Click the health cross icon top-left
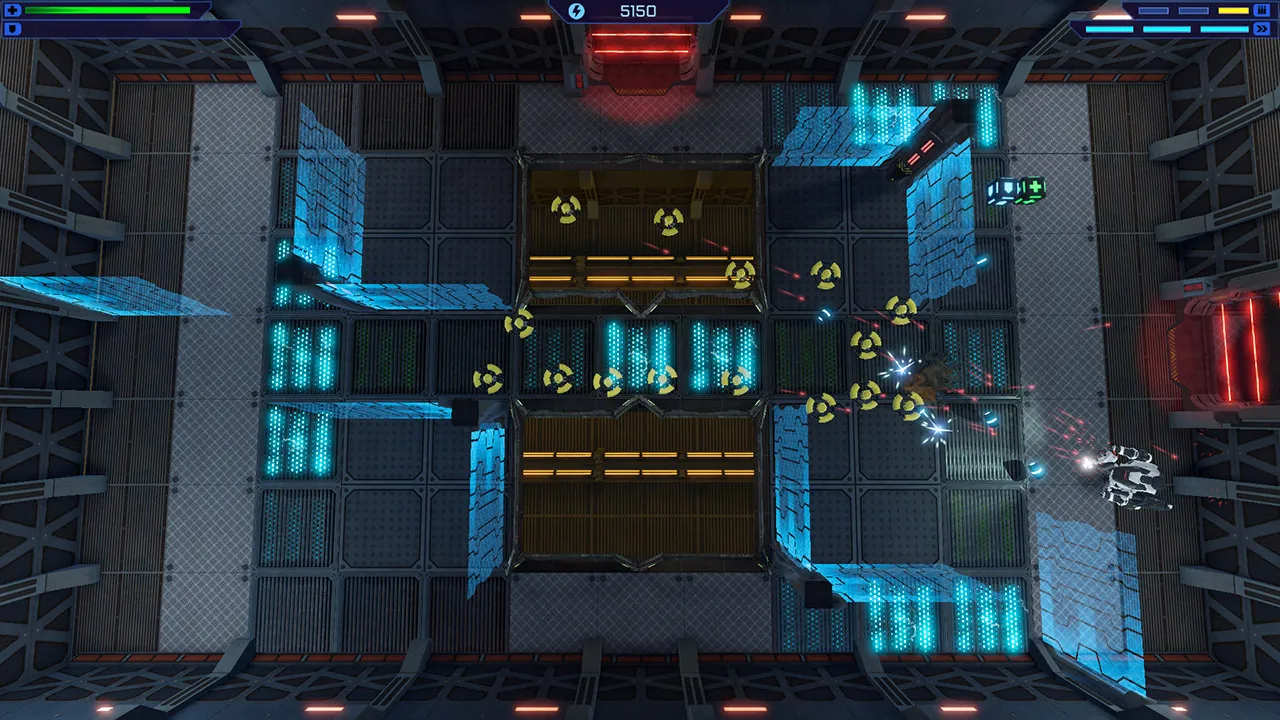Screen dimensions: 1280x720 pyautogui.click(x=11, y=10)
